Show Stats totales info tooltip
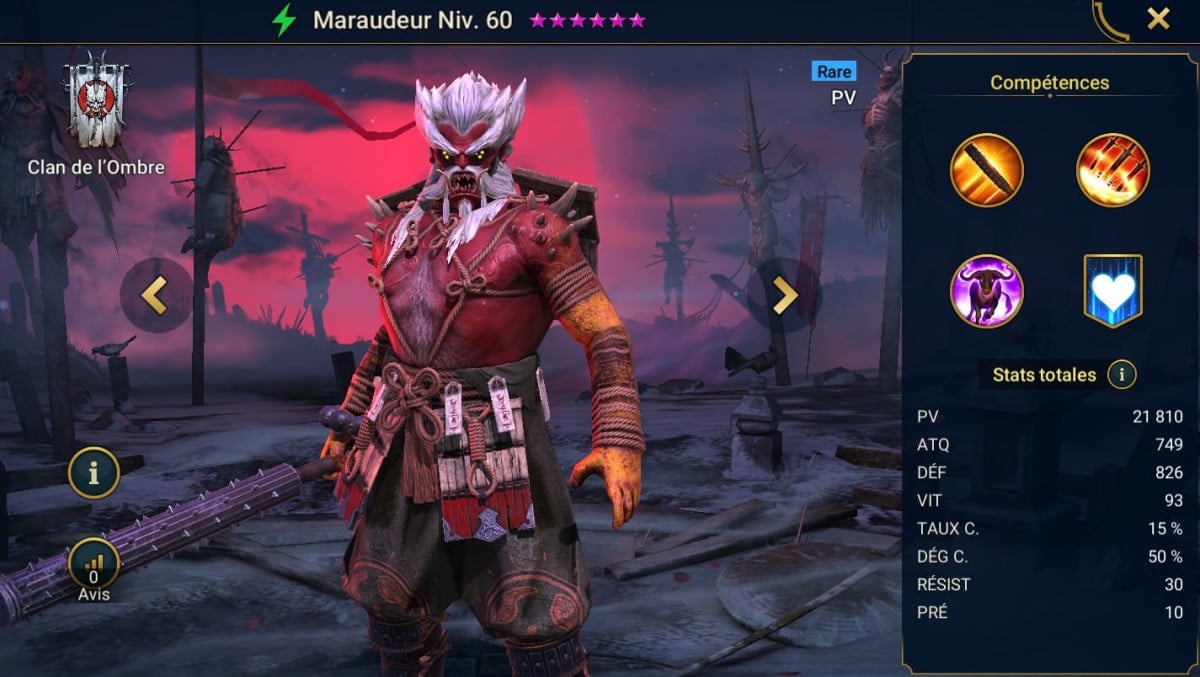 coord(1122,375)
